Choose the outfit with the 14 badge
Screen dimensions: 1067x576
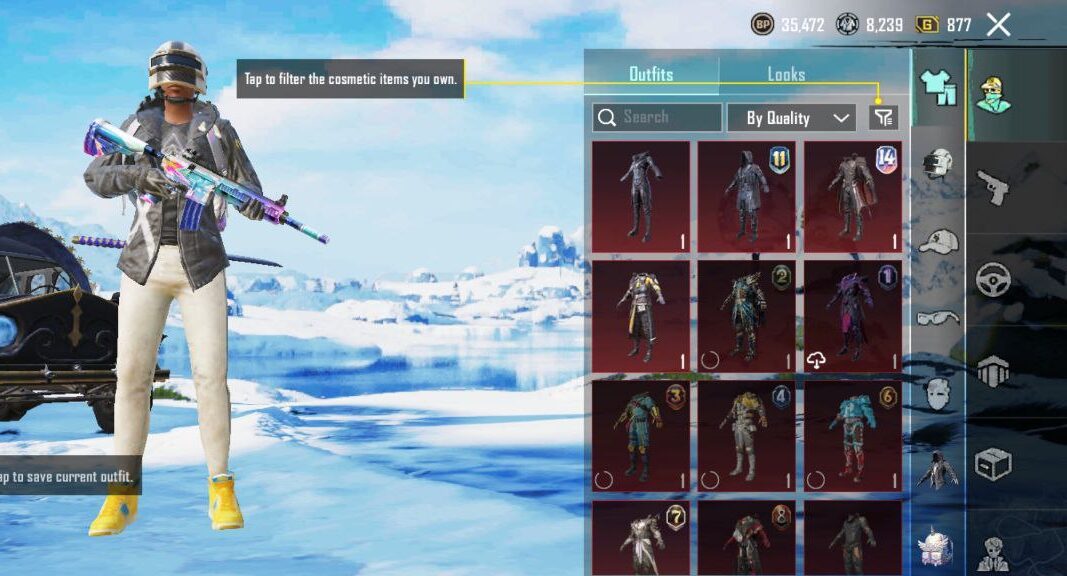pyautogui.click(x=852, y=197)
